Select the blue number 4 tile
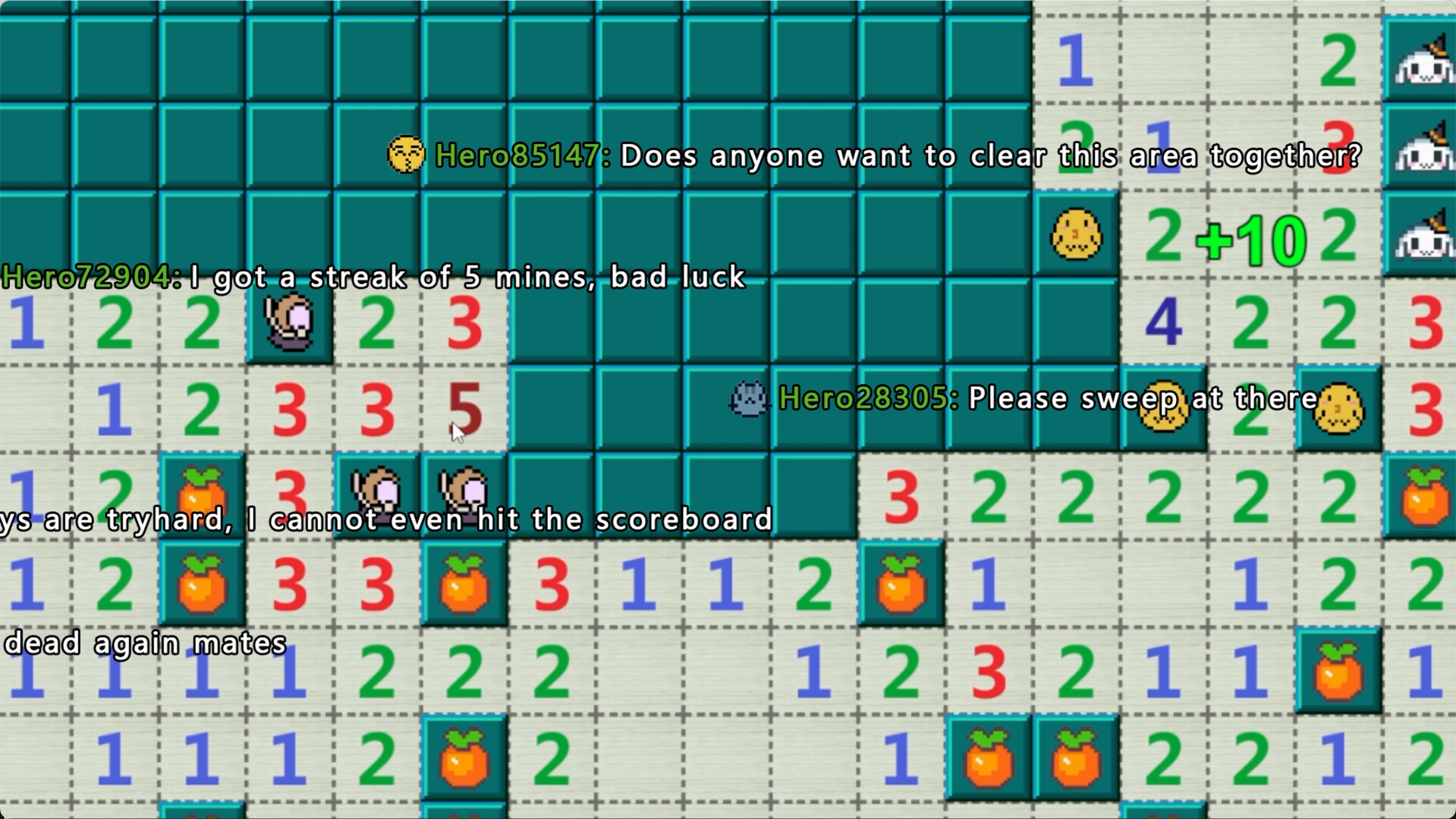This screenshot has width=1456, height=819. 1162,322
